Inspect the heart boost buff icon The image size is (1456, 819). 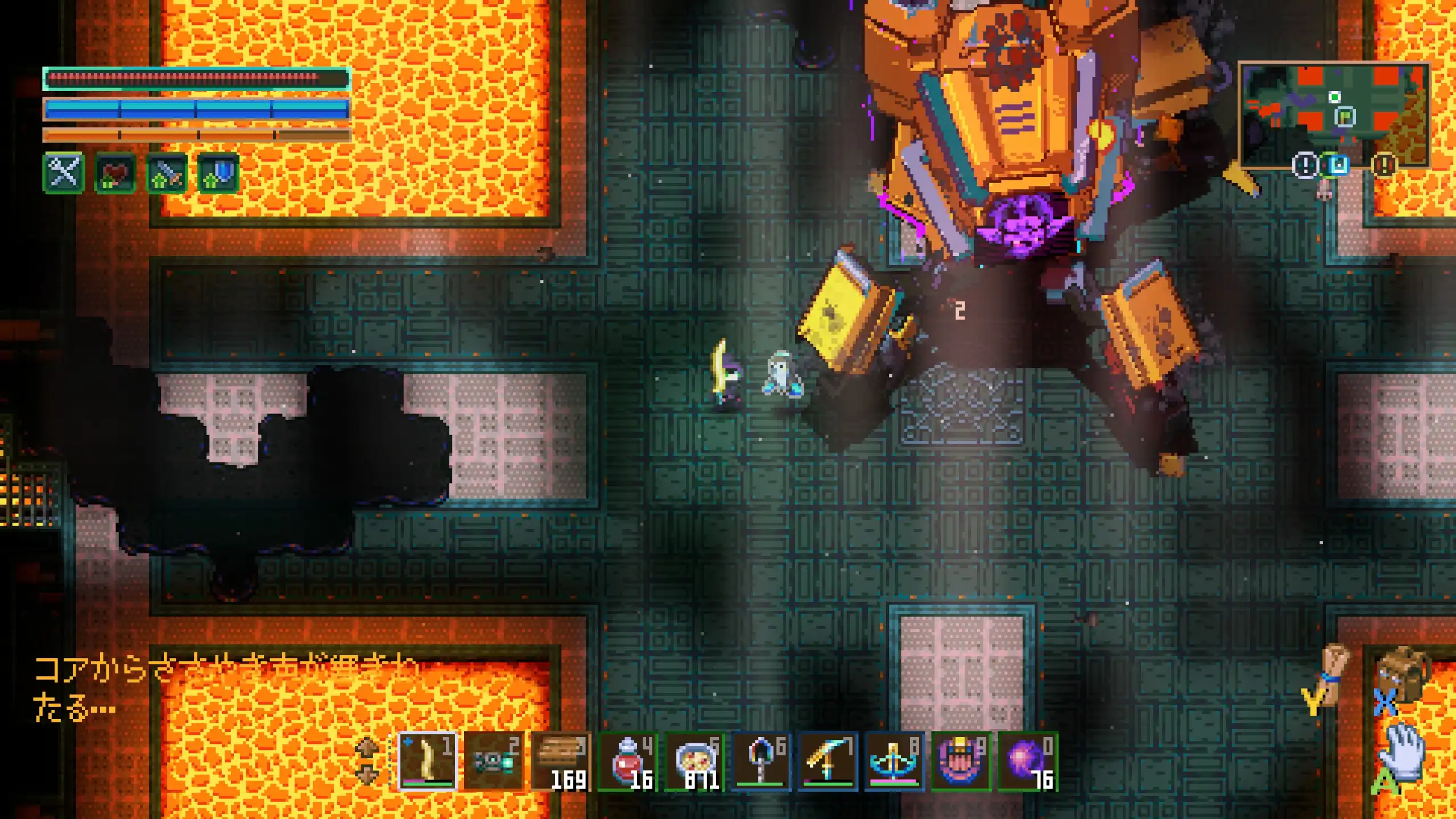[x=115, y=173]
